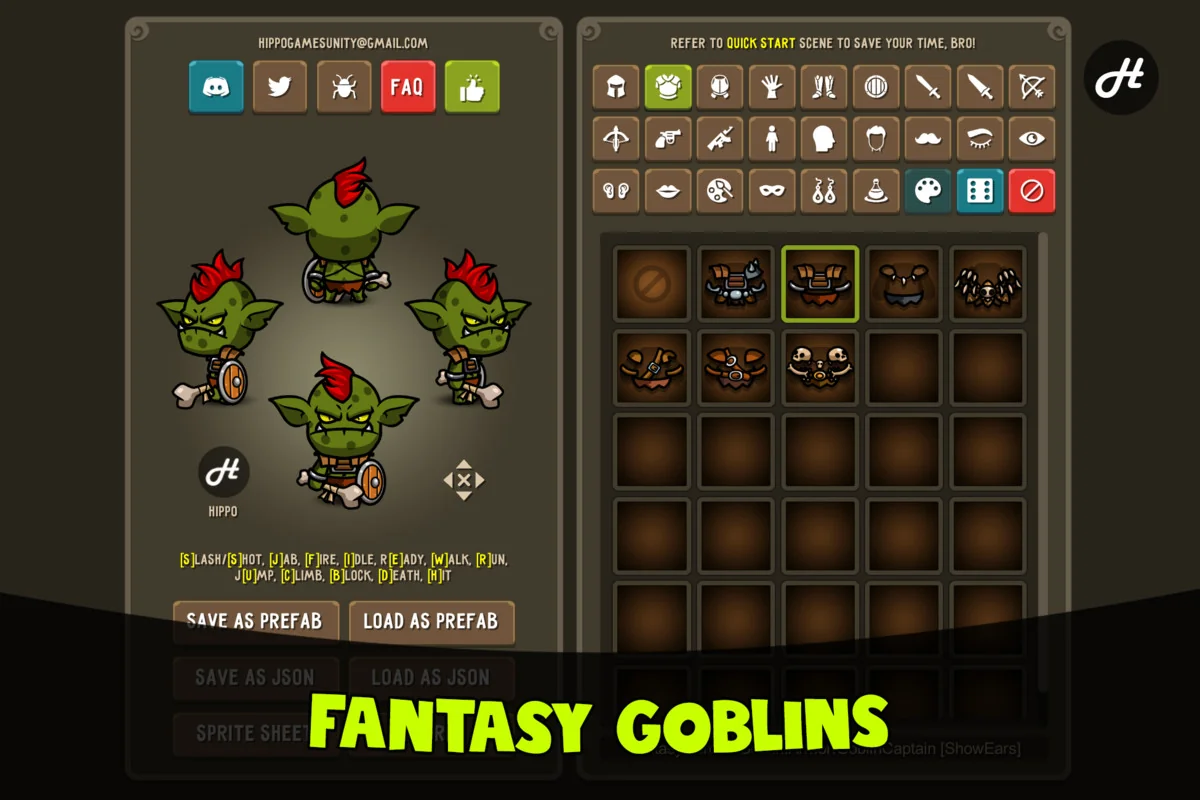The height and width of the screenshot is (800, 1200).
Task: Click the red FAQ button
Action: click(x=408, y=87)
